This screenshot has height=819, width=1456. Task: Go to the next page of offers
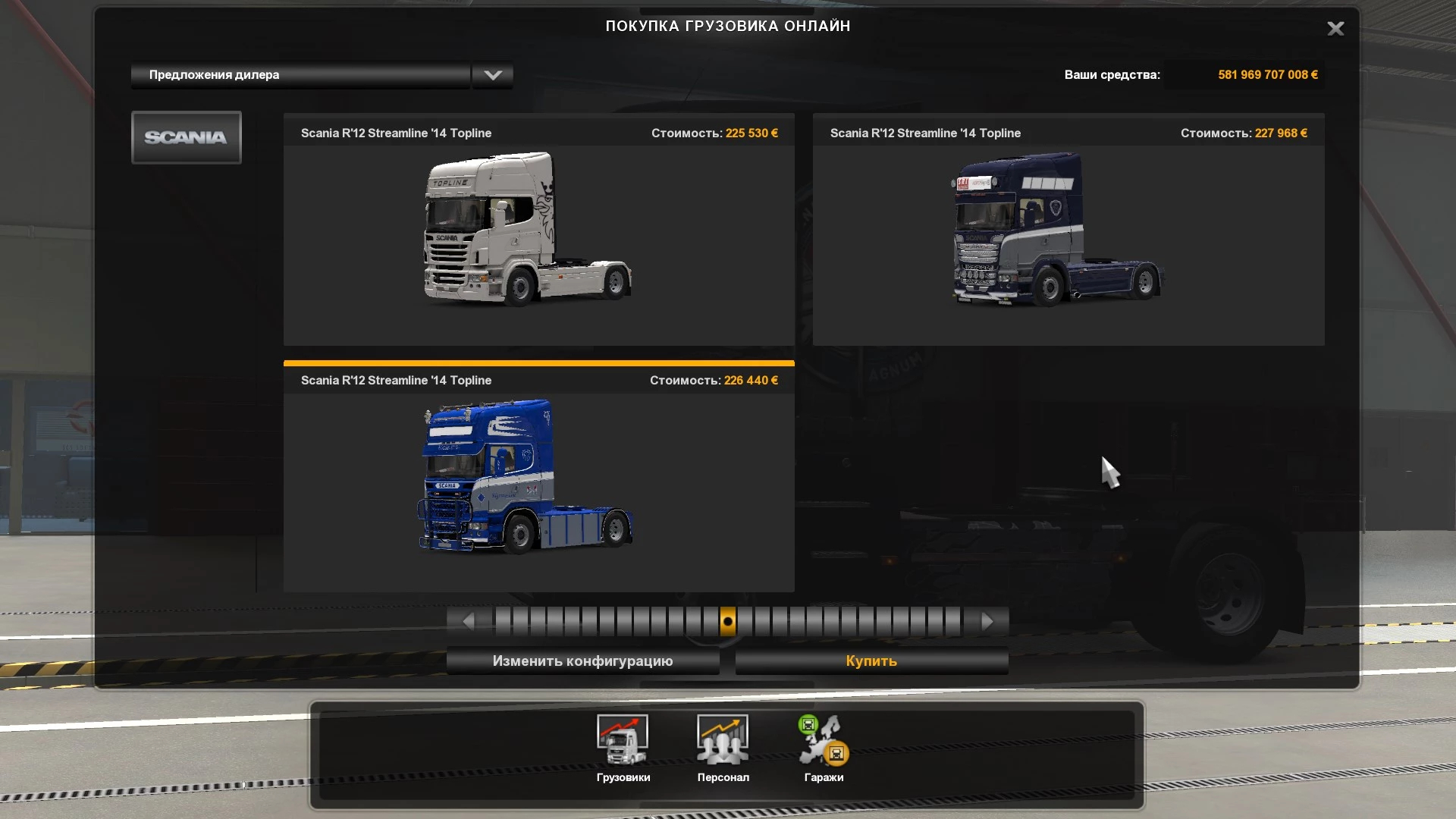(x=987, y=622)
